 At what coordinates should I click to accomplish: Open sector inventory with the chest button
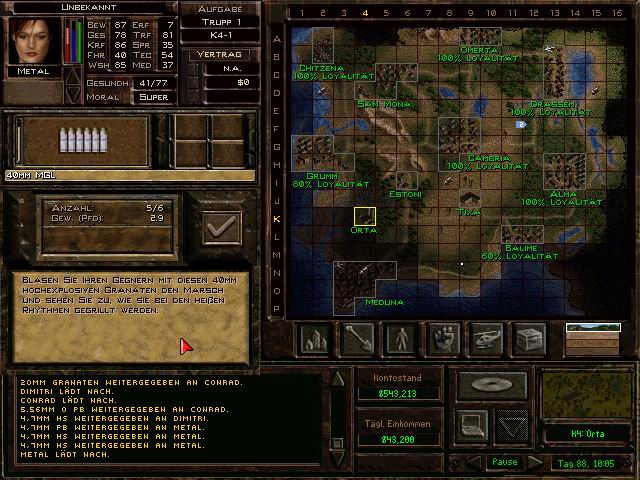pos(530,340)
